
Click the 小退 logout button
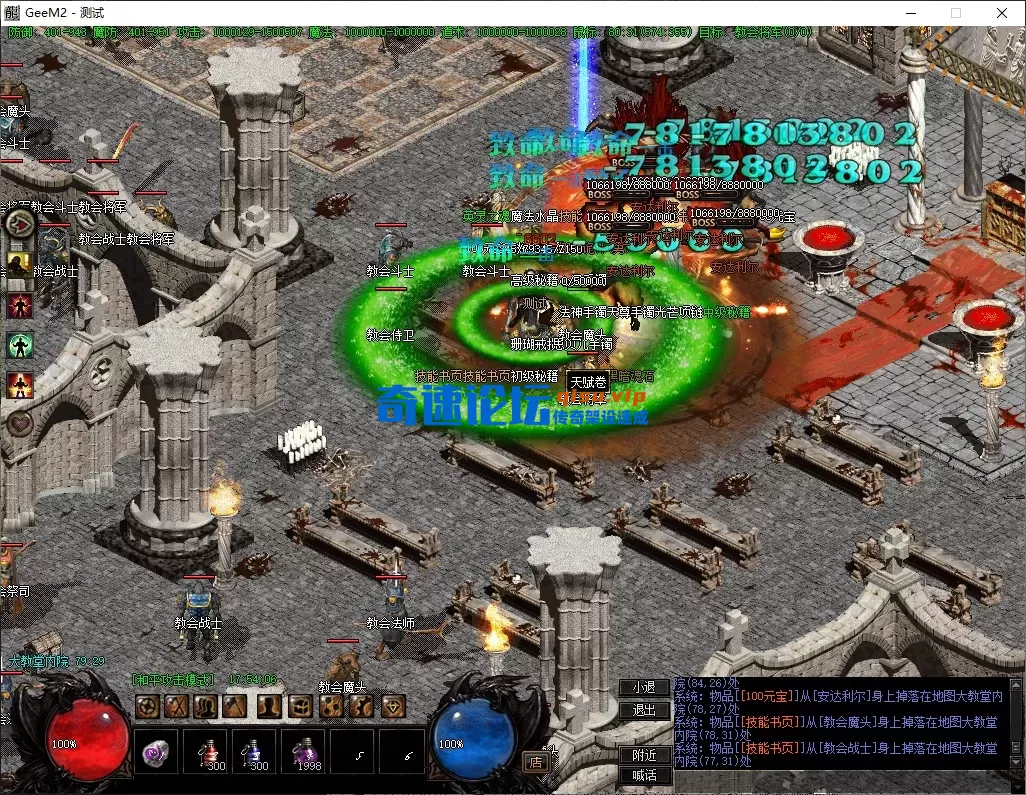pos(644,687)
